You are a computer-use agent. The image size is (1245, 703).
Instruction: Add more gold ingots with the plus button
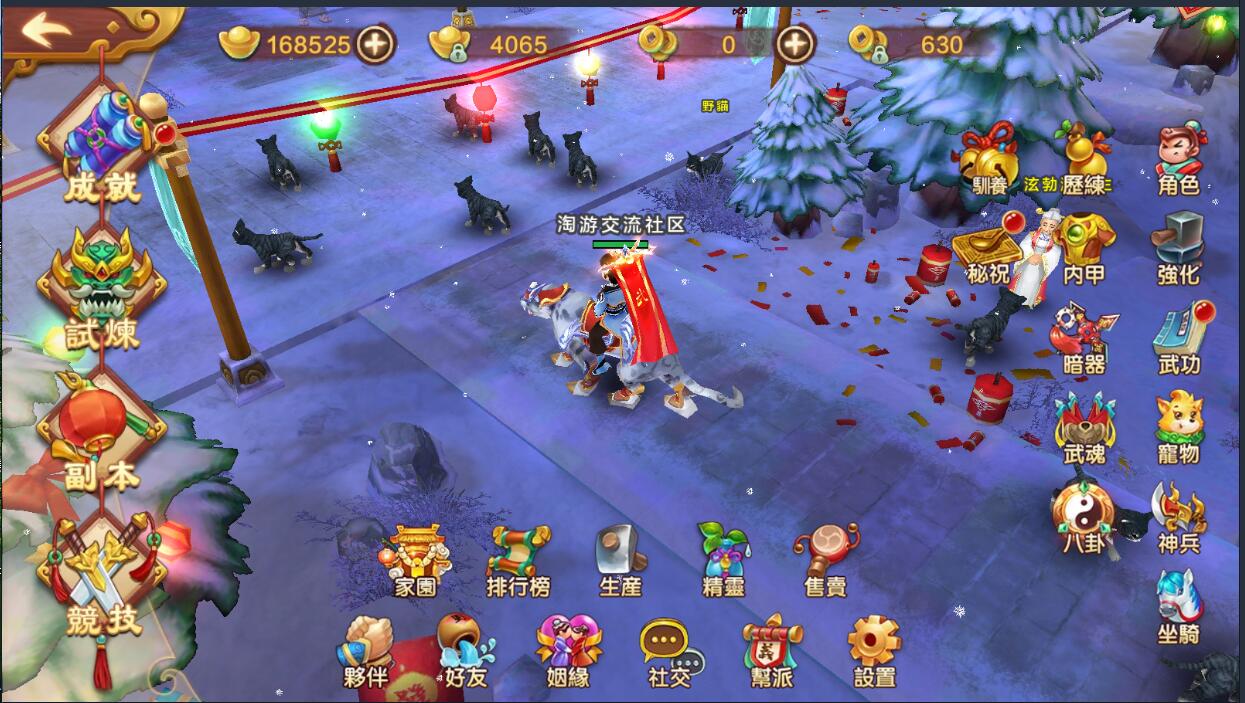(376, 44)
